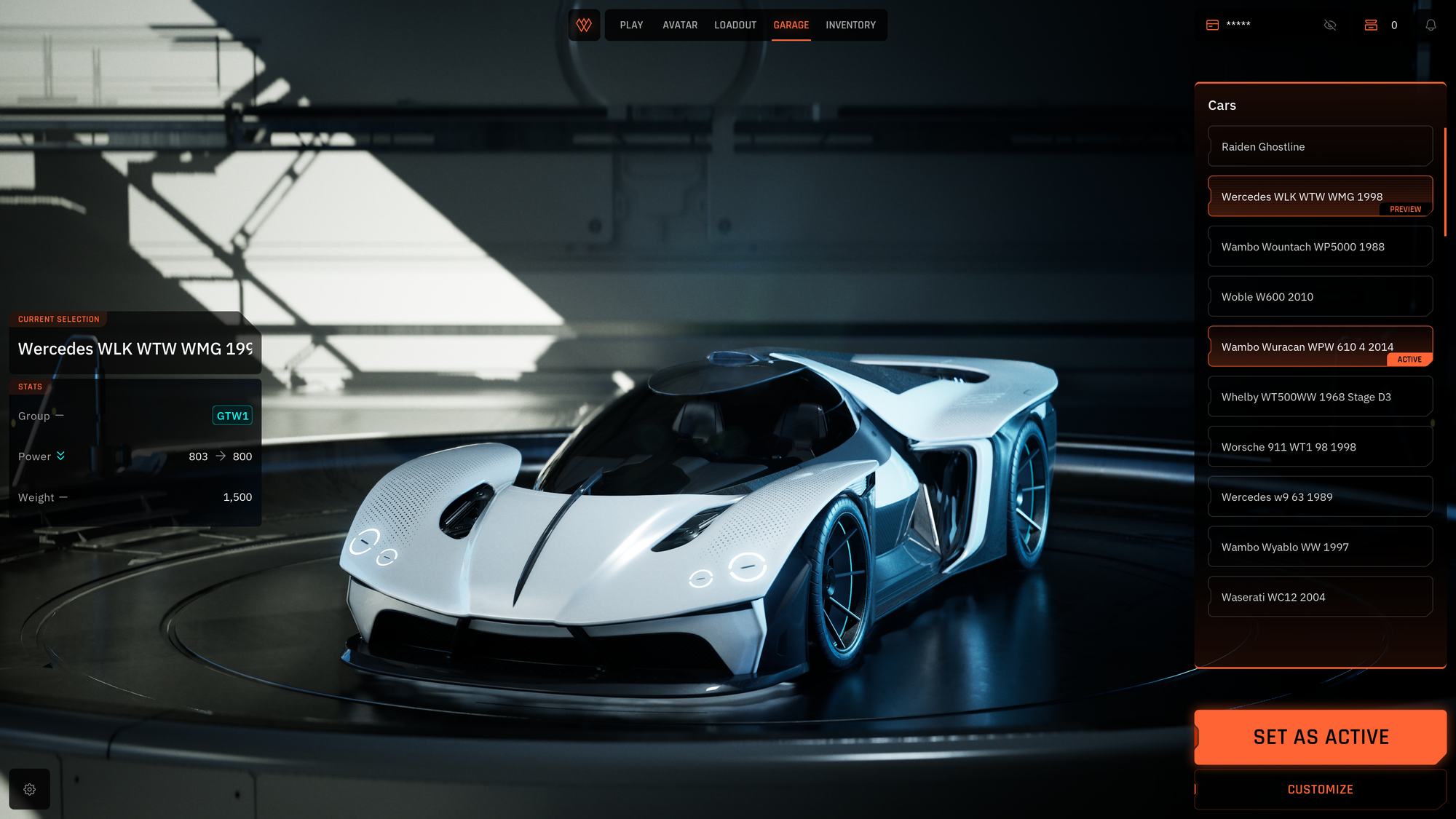Open the Avatar tab
This screenshot has width=1456, height=819.
point(680,25)
